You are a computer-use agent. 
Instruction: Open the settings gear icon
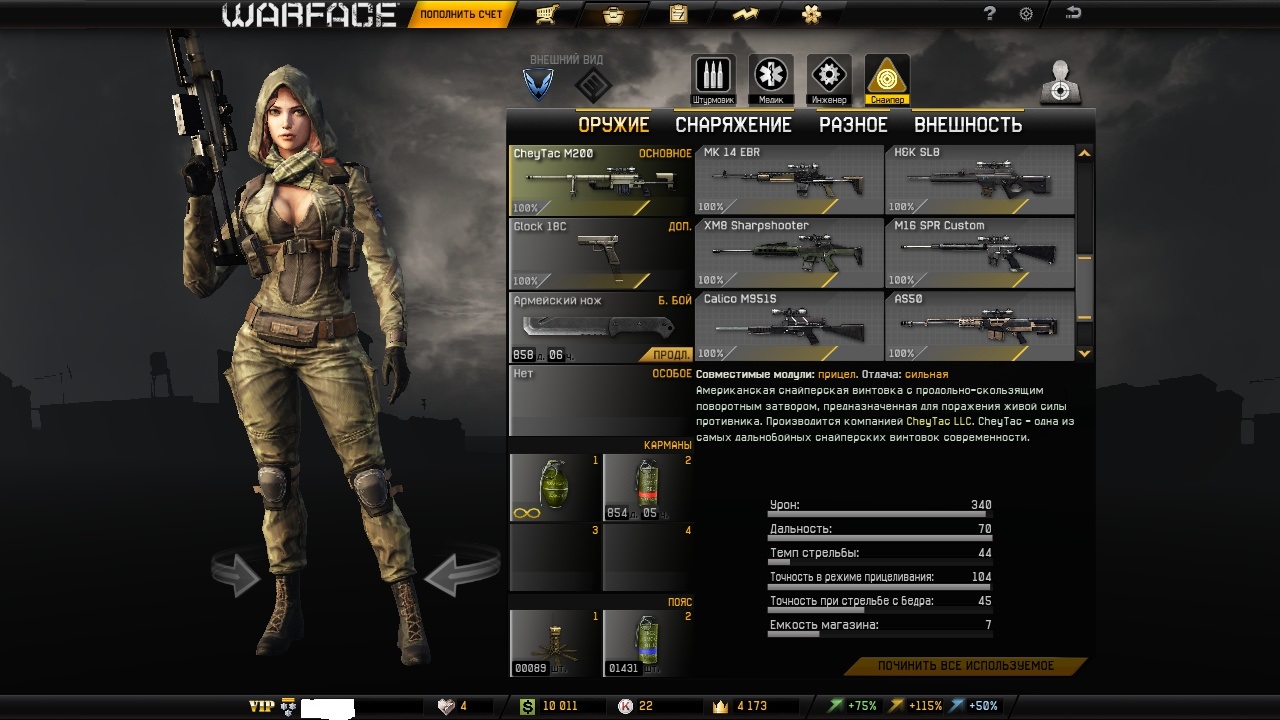click(1026, 14)
